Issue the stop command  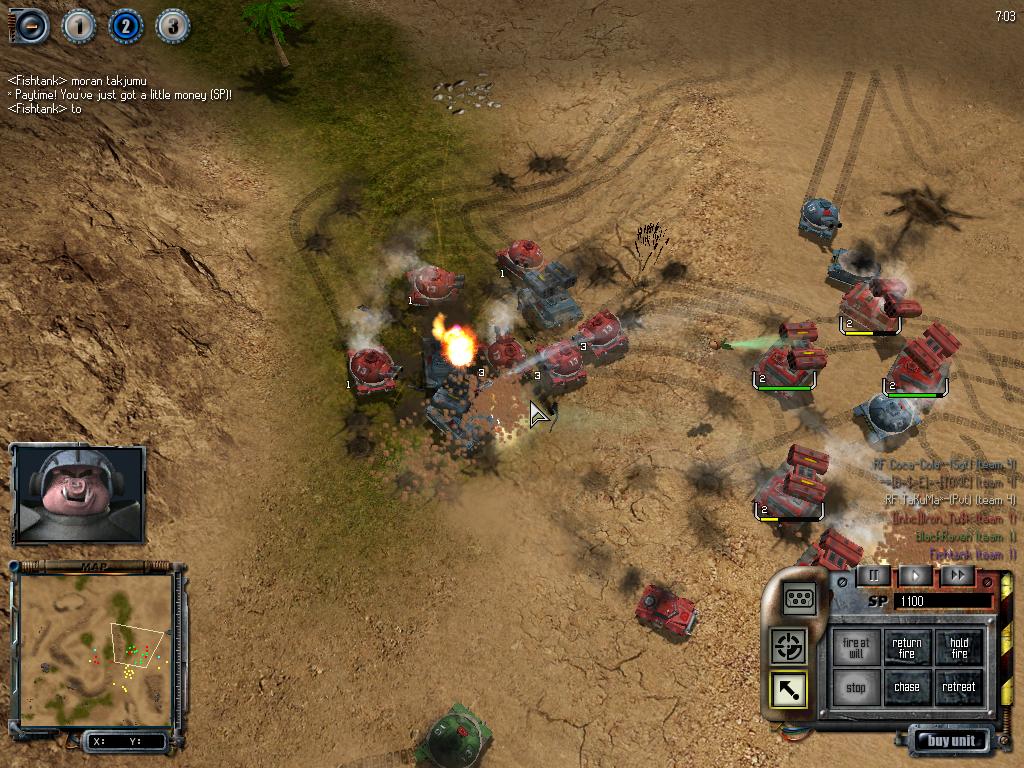856,688
